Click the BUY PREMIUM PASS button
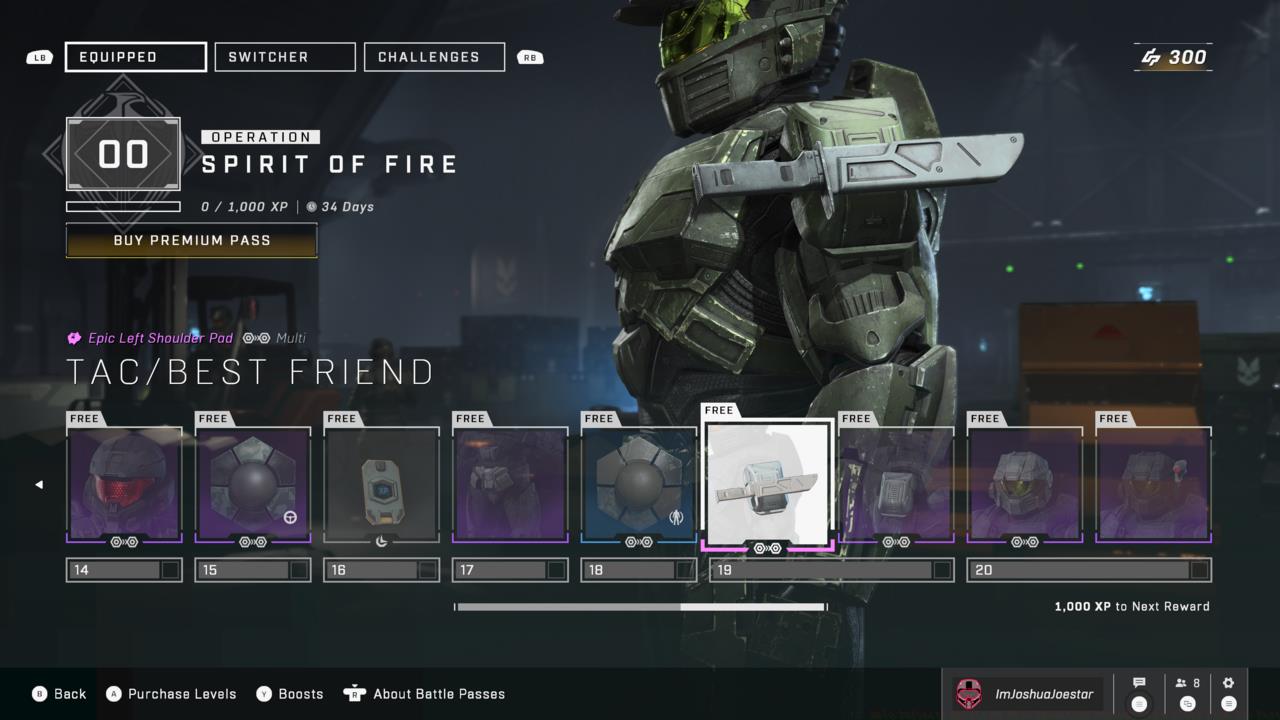This screenshot has height=720, width=1280. (191, 240)
